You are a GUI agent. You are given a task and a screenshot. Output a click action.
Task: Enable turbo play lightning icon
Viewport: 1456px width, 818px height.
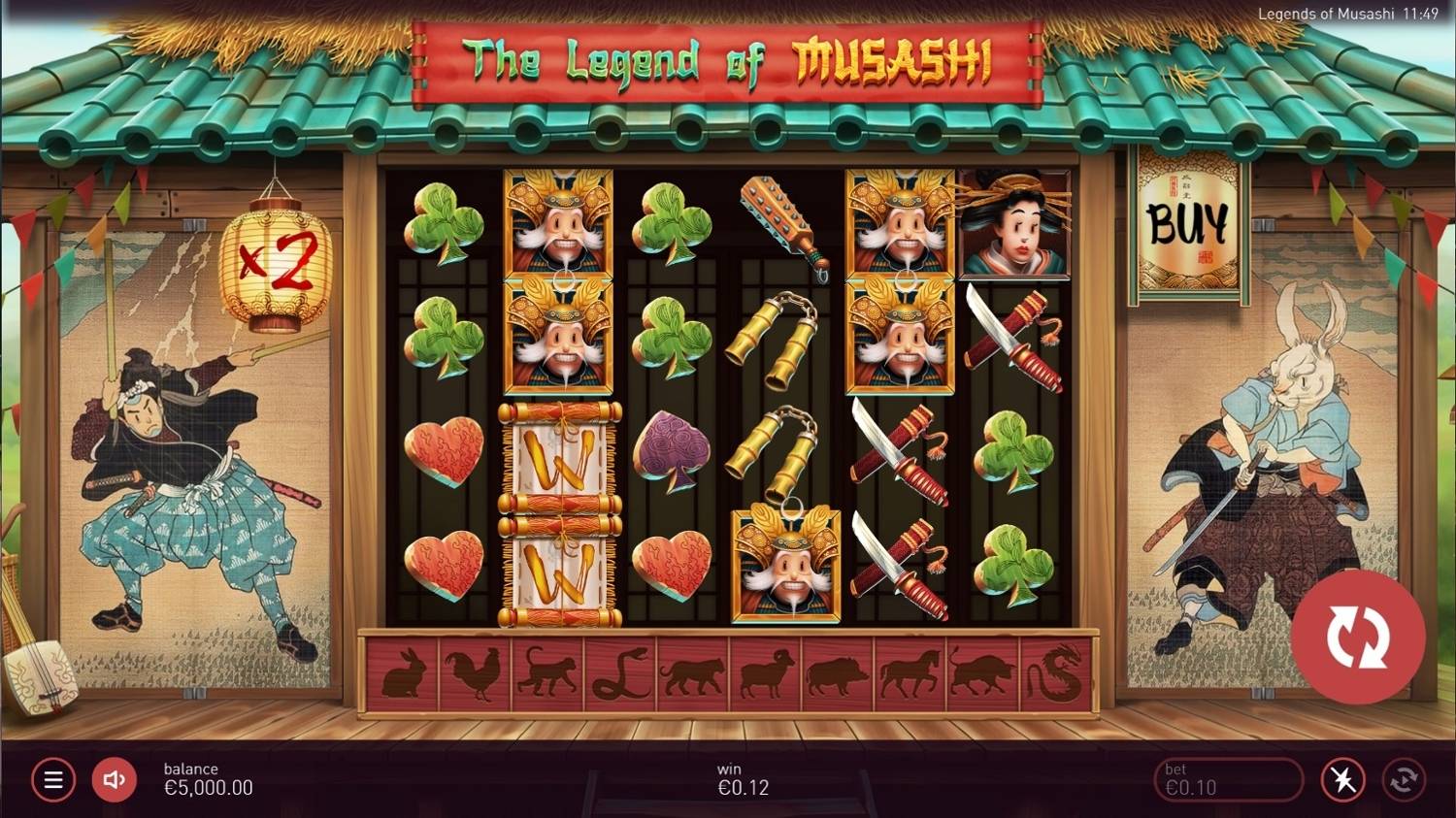(x=1342, y=779)
